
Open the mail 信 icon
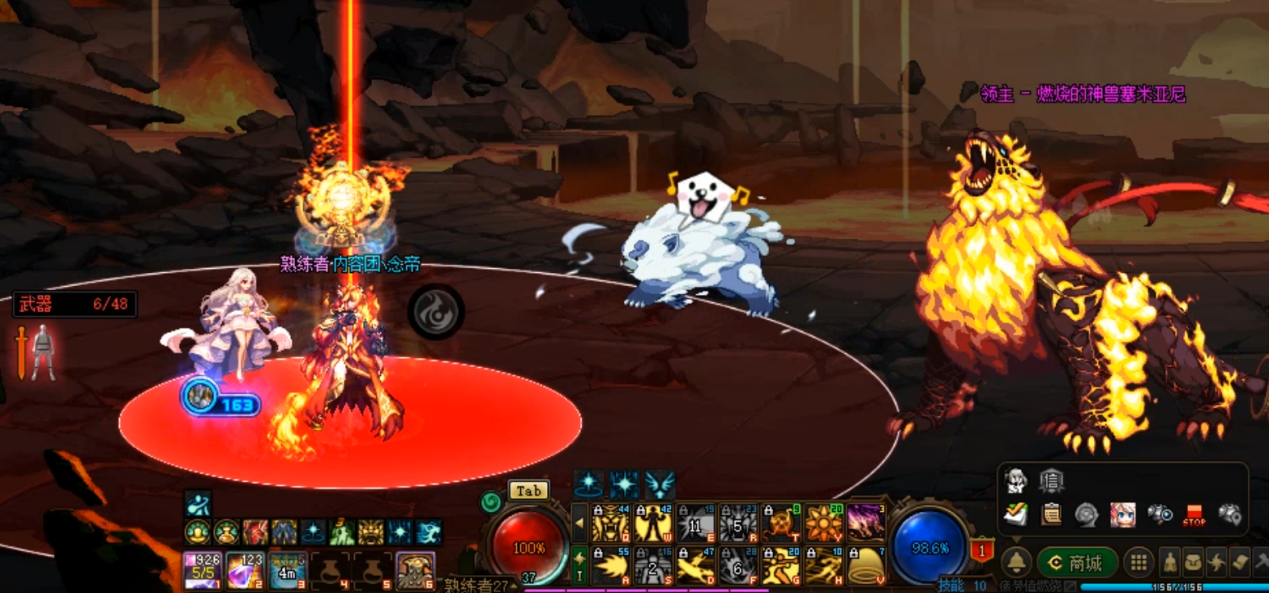[x=1051, y=481]
